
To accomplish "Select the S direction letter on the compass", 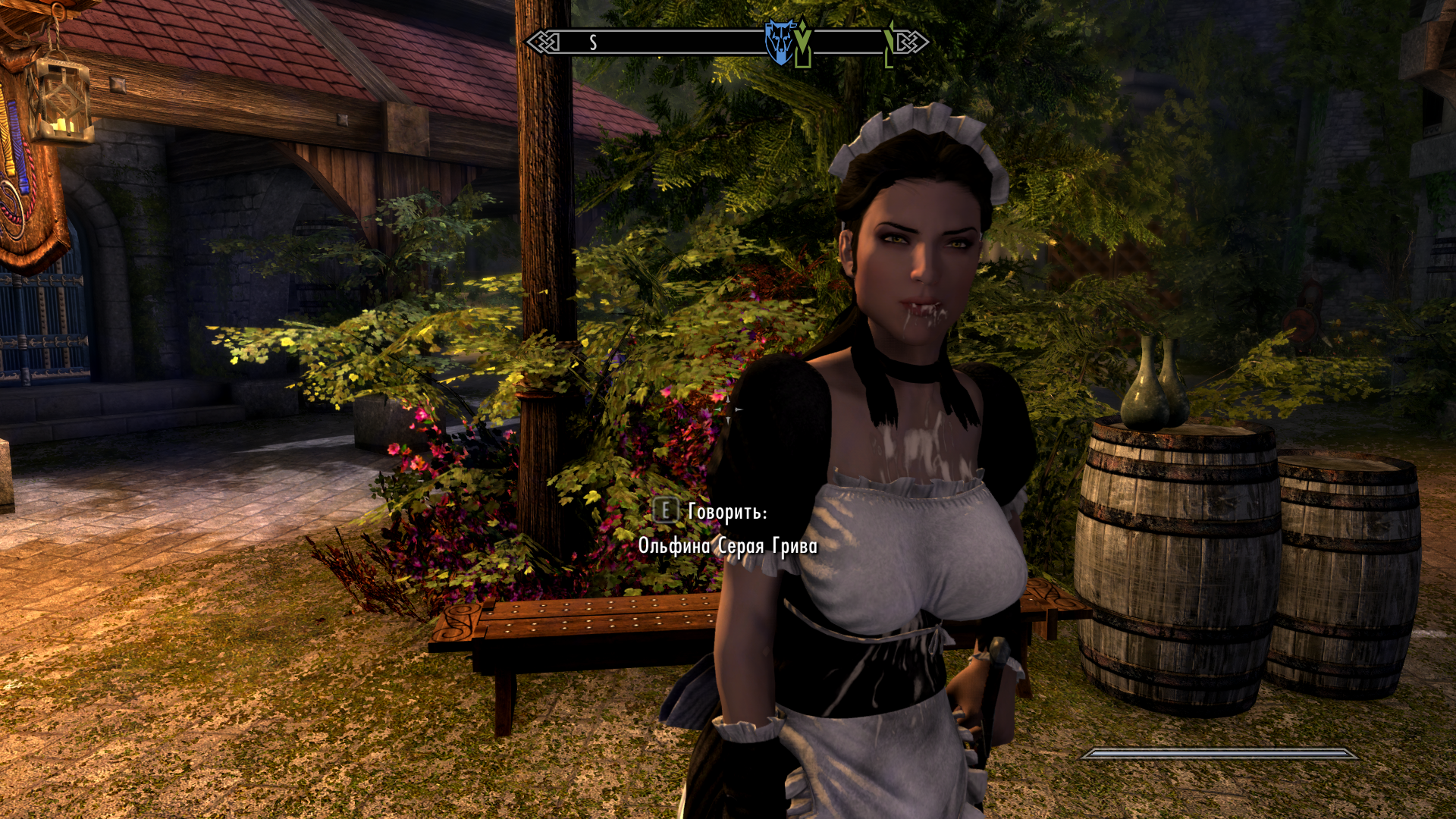I will coord(593,42).
